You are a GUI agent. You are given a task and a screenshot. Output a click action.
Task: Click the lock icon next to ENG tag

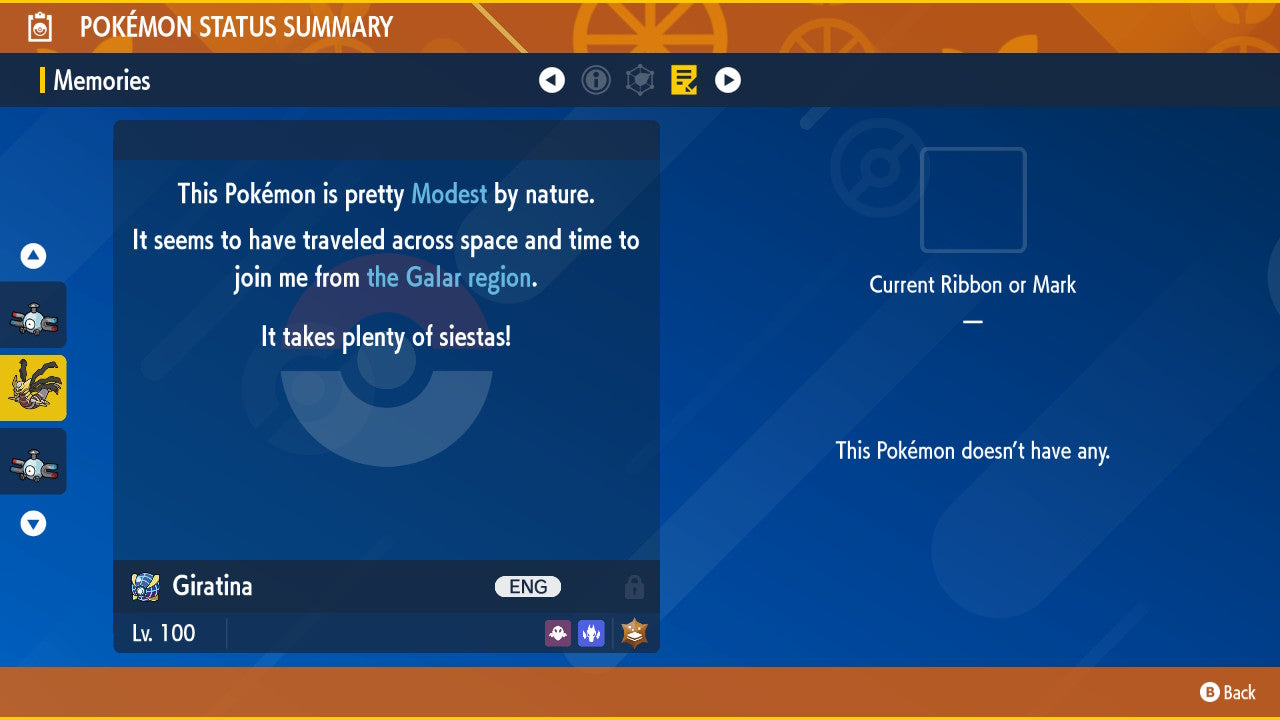[635, 587]
